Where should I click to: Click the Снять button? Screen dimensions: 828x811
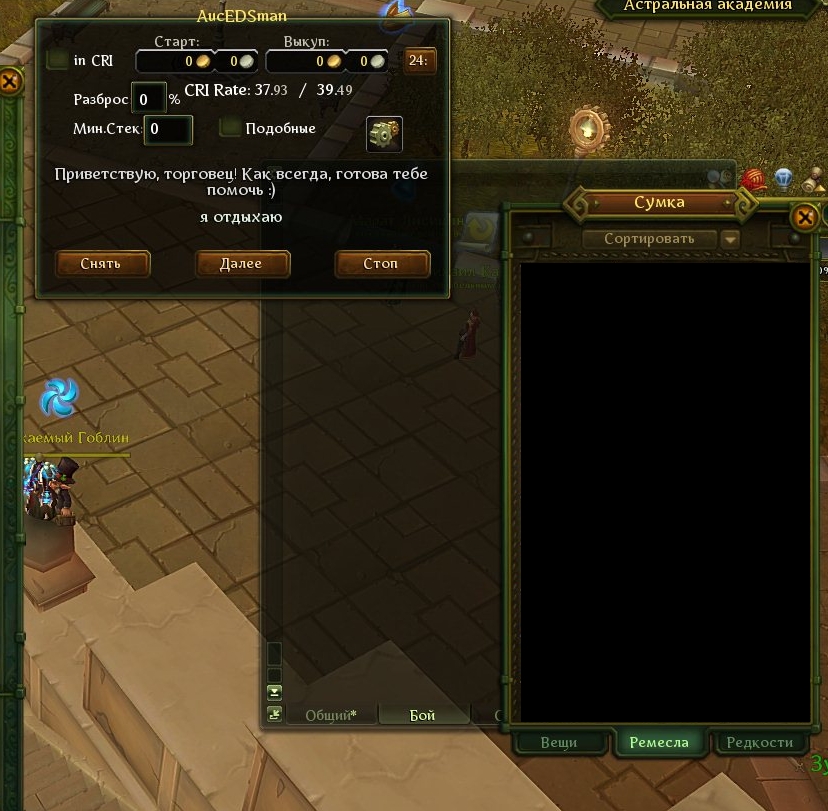[x=102, y=264]
